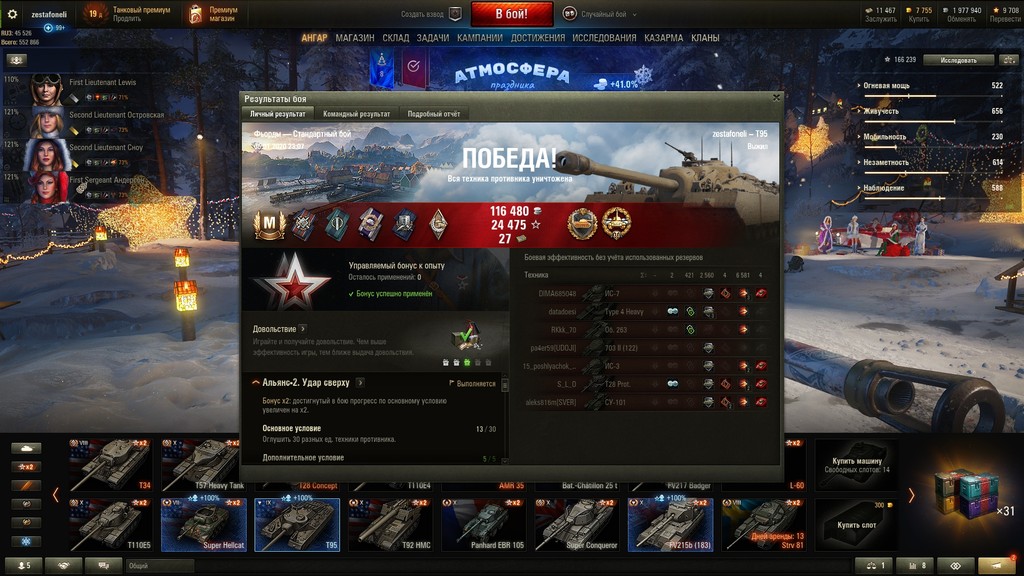Open the ИССЛЕДОВАНИЯ tech tree
1024x576 pixels.
click(605, 38)
